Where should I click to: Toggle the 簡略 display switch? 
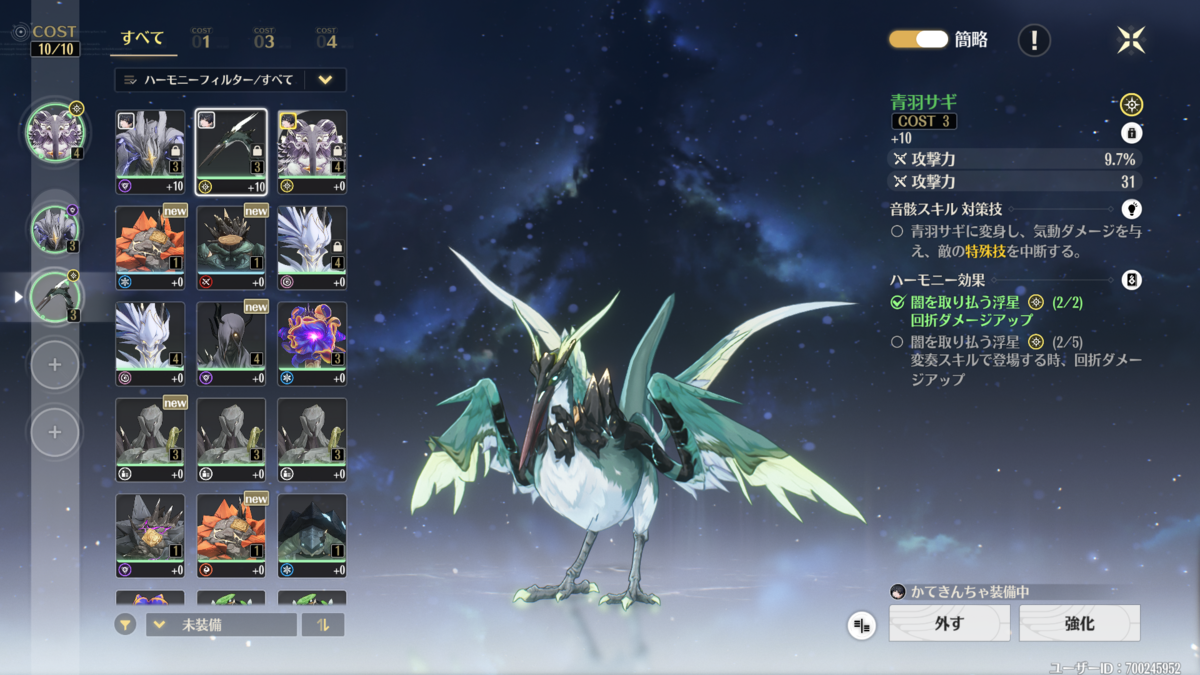coord(918,39)
